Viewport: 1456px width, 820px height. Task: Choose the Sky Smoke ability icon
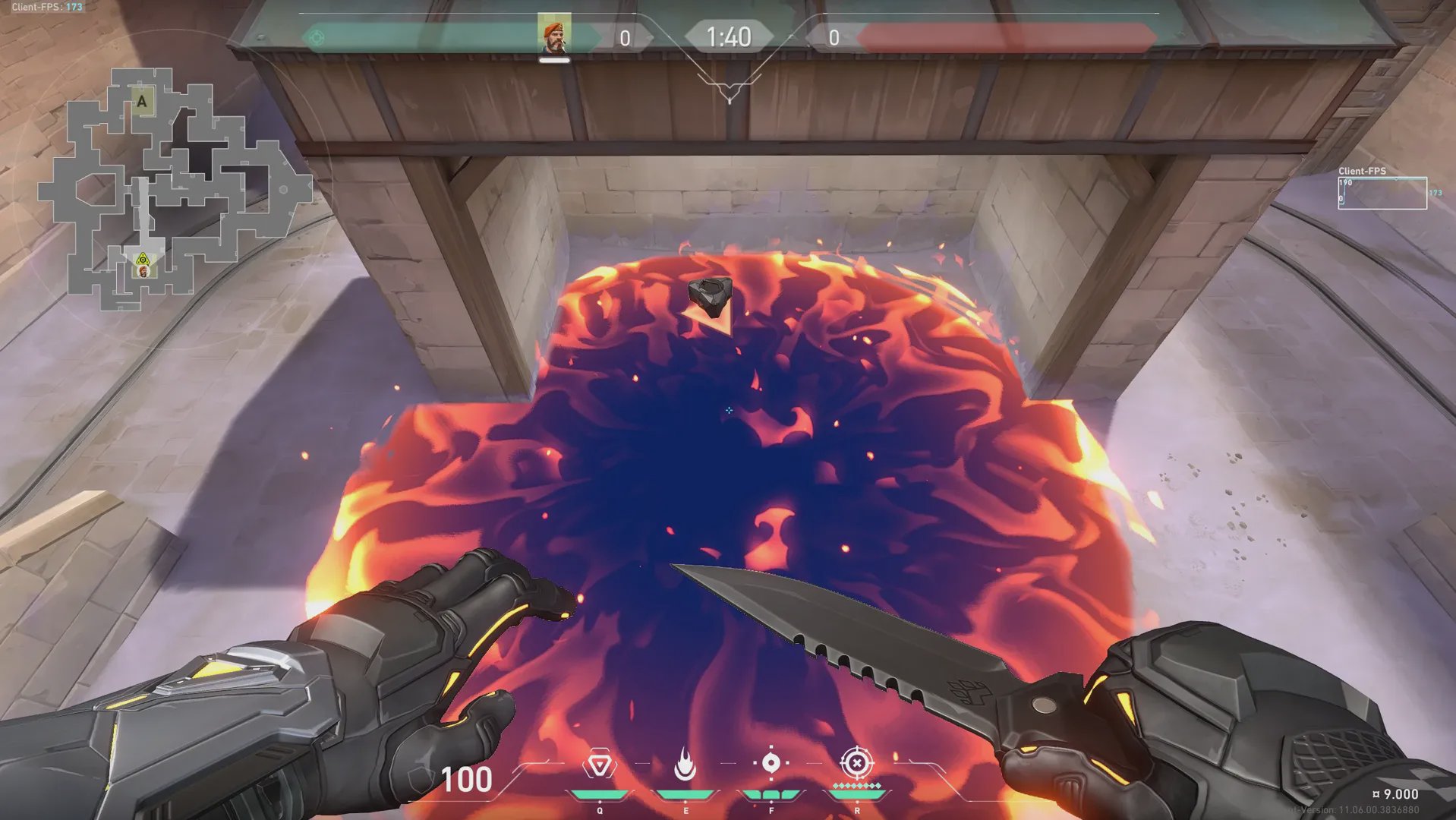coord(771,764)
